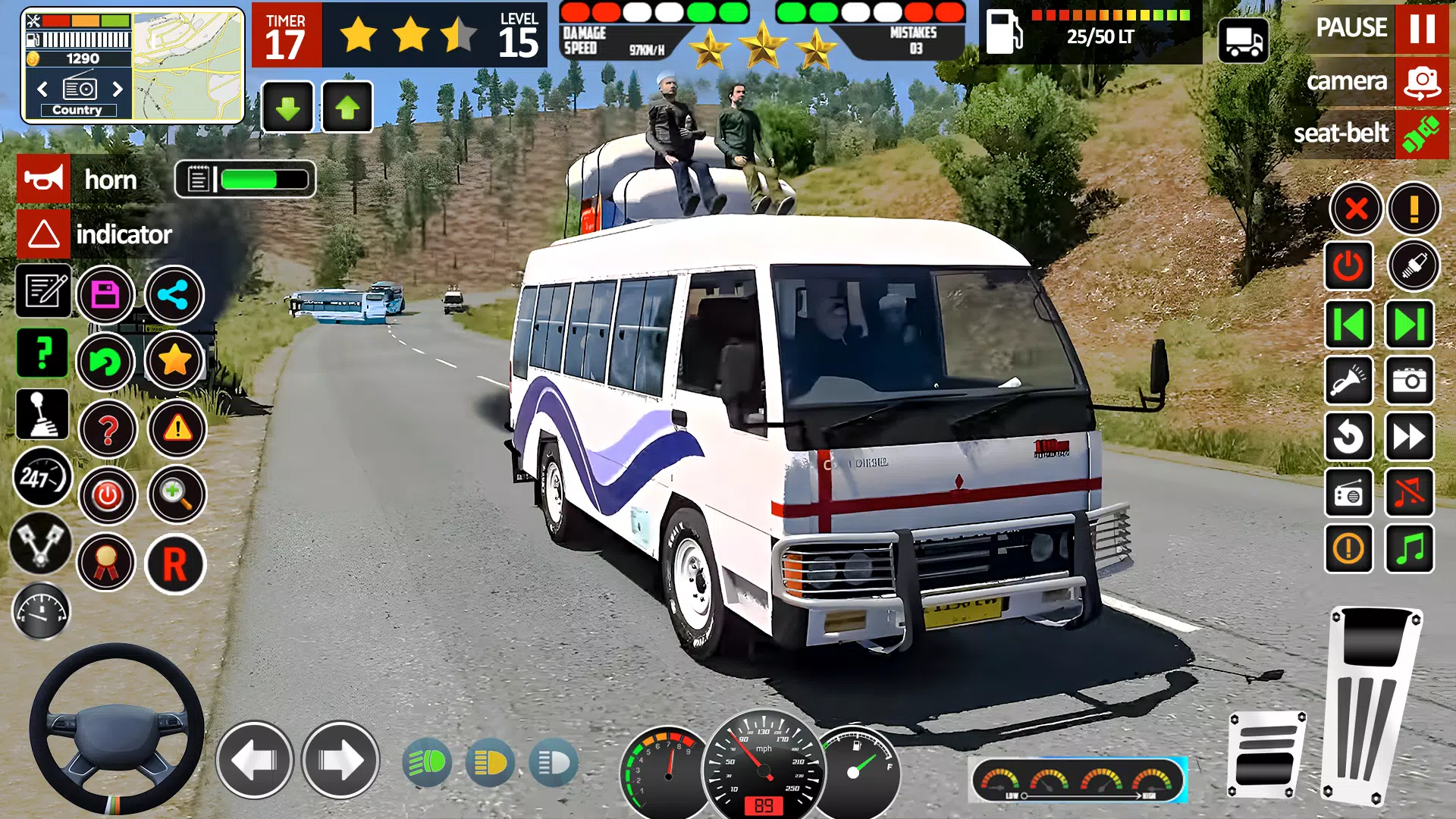
Task: Tap the horn icon
Action: (x=42, y=180)
